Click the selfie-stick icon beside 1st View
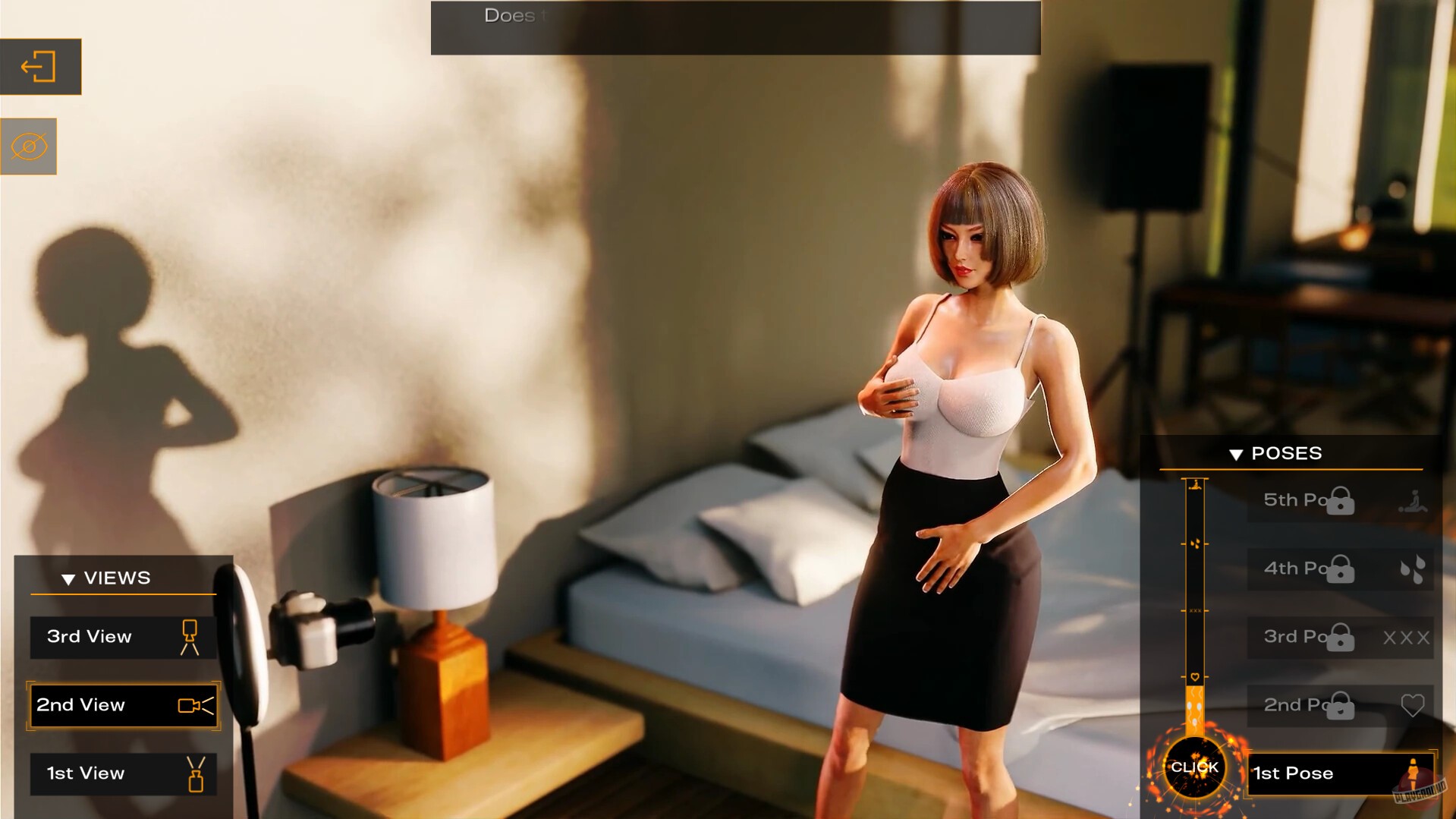This screenshot has width=1456, height=819. 197,773
